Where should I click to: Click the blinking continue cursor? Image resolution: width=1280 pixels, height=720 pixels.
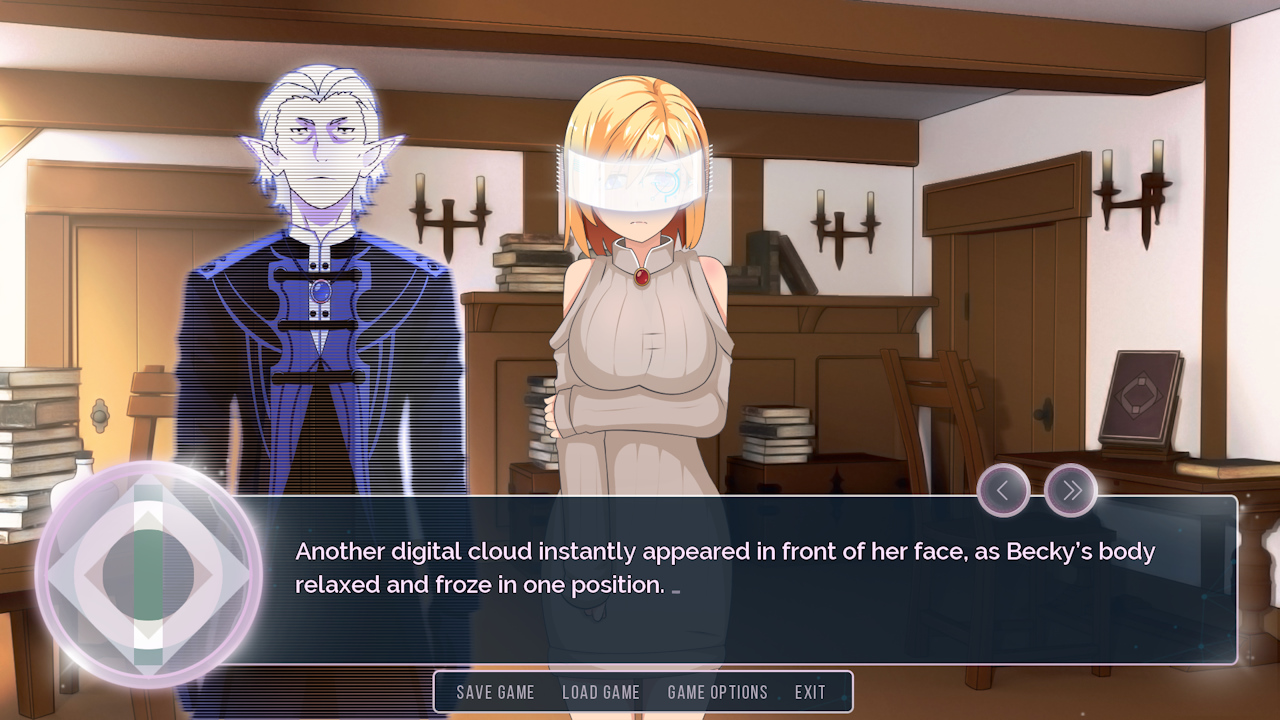tap(677, 592)
